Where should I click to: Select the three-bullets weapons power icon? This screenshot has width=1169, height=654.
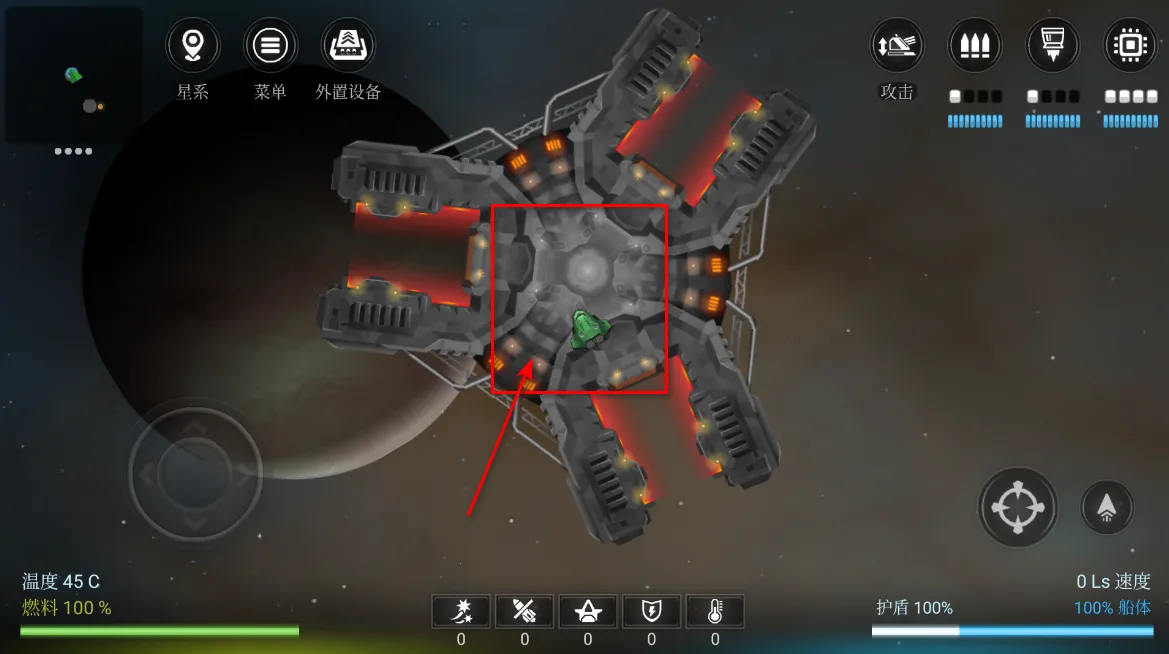click(x=975, y=46)
